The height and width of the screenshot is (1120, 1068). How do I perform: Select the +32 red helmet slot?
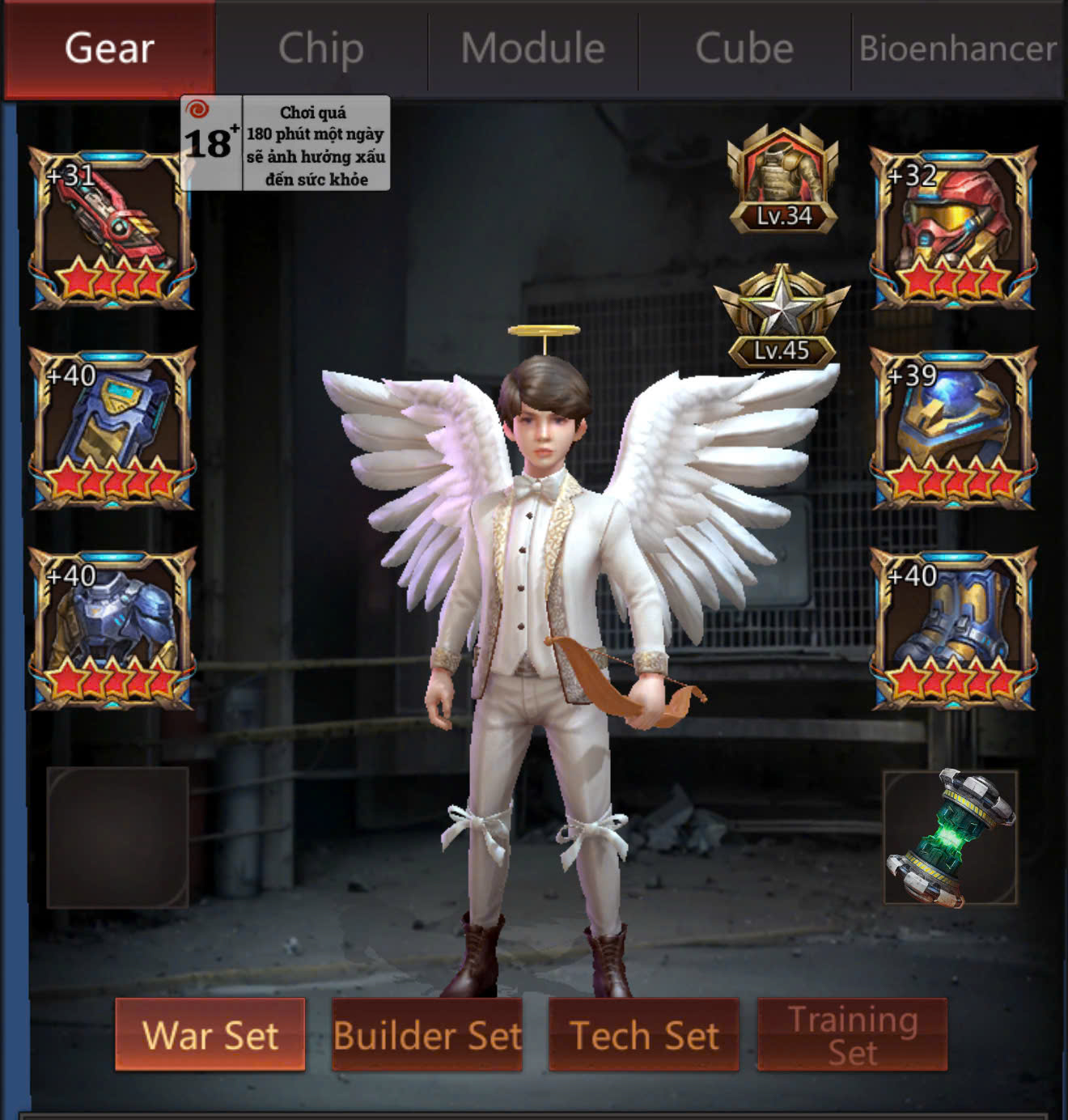pyautogui.click(x=953, y=229)
